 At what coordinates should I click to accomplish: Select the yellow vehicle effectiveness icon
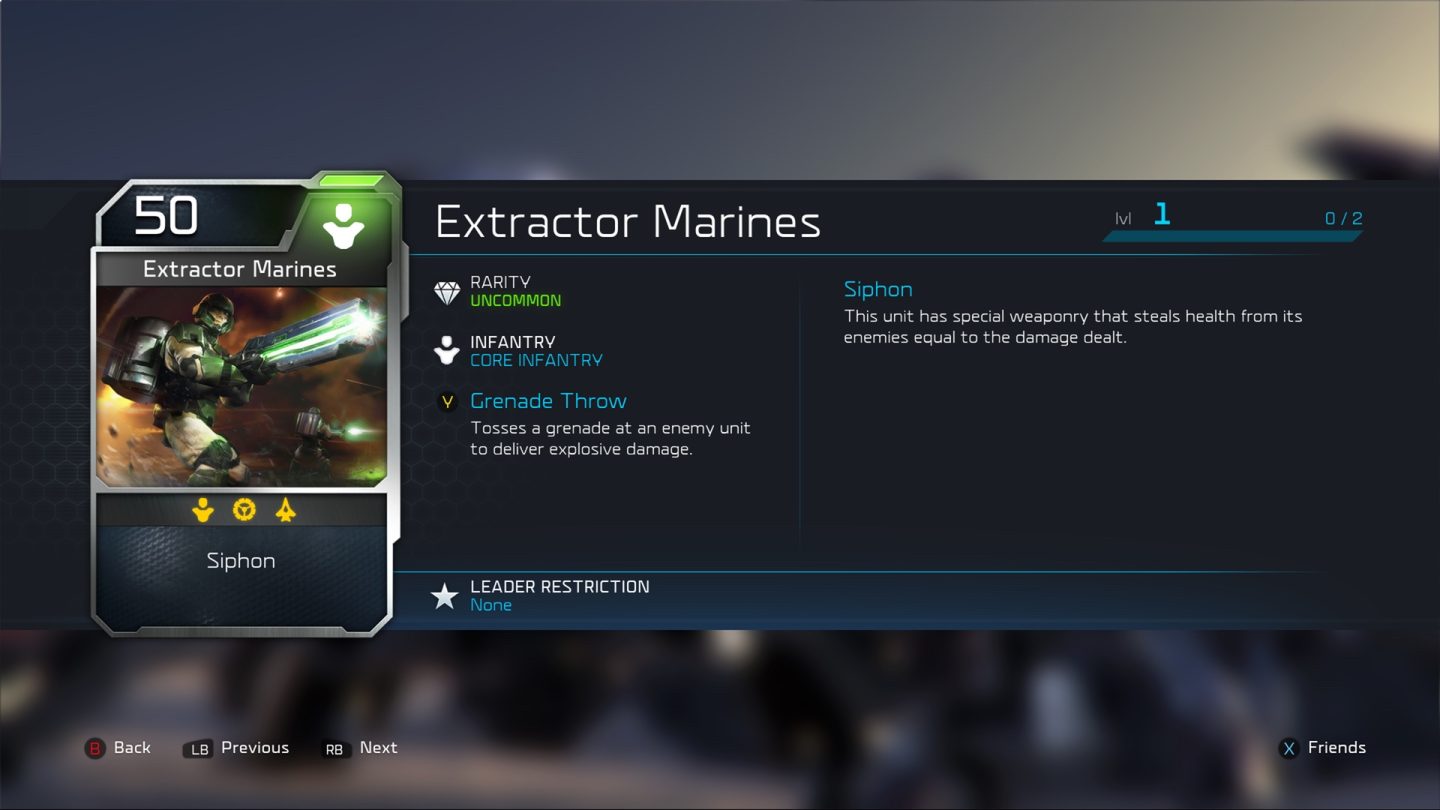point(242,511)
